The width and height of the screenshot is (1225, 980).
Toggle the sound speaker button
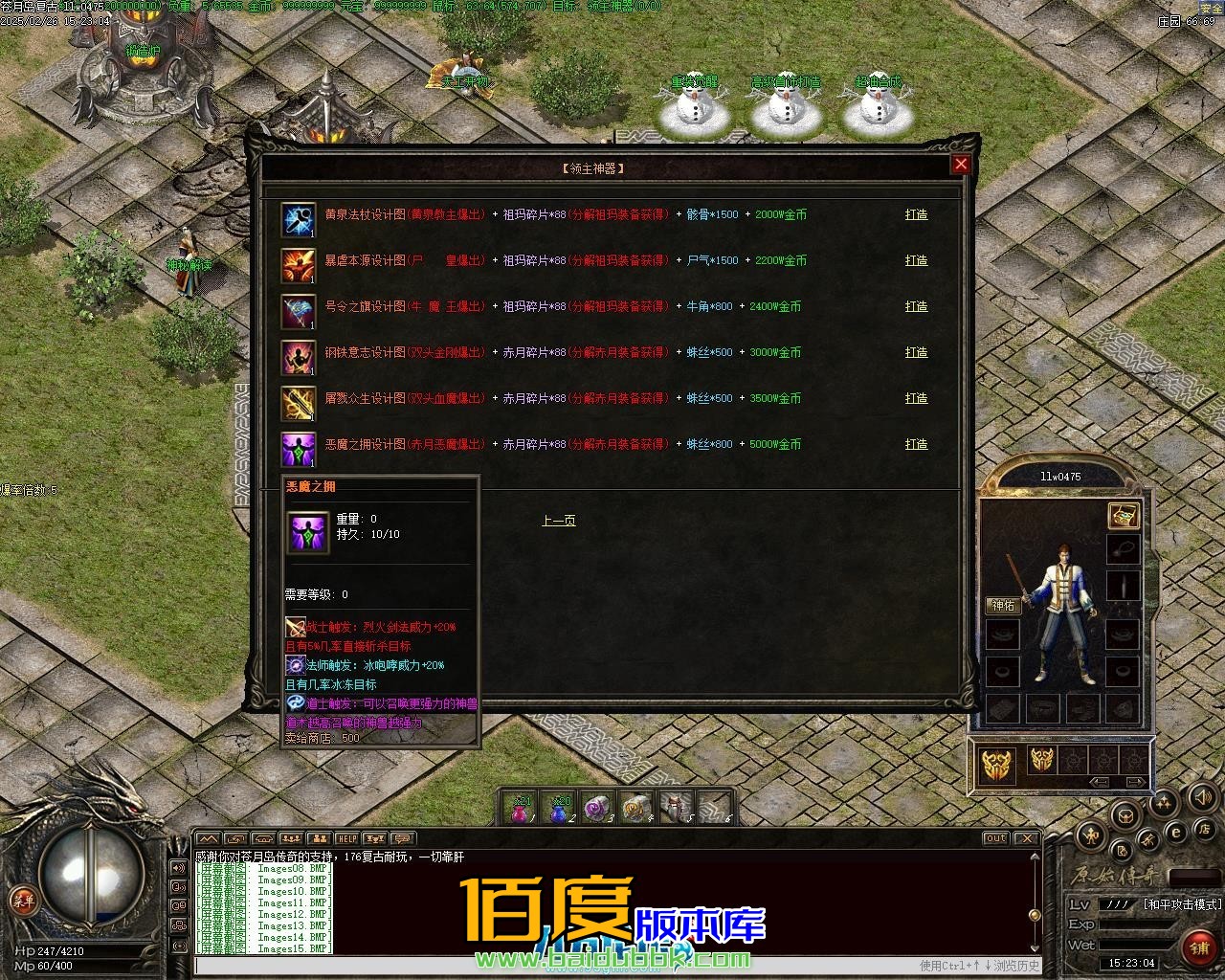tap(1201, 796)
